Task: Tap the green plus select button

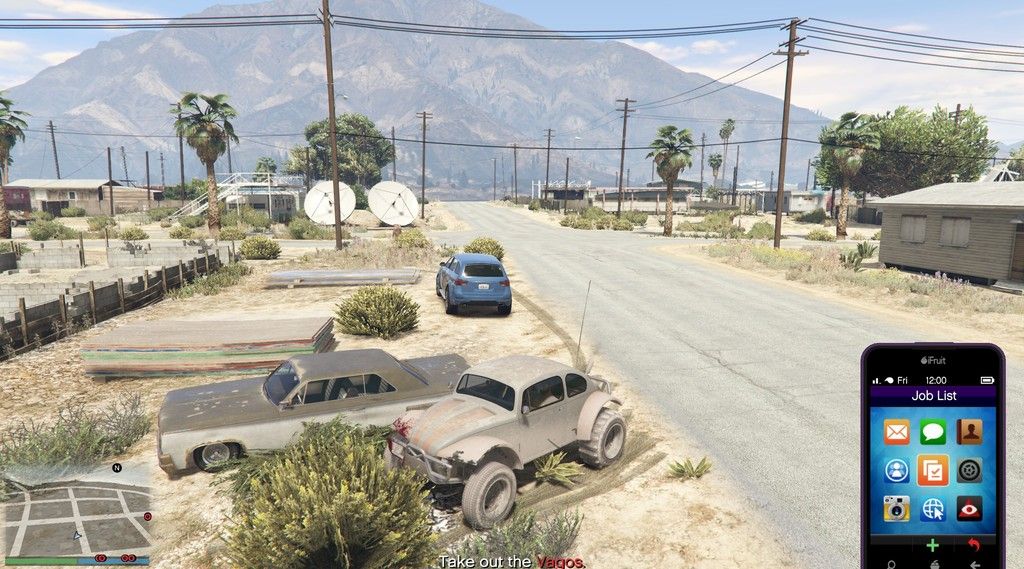Action: tap(932, 545)
